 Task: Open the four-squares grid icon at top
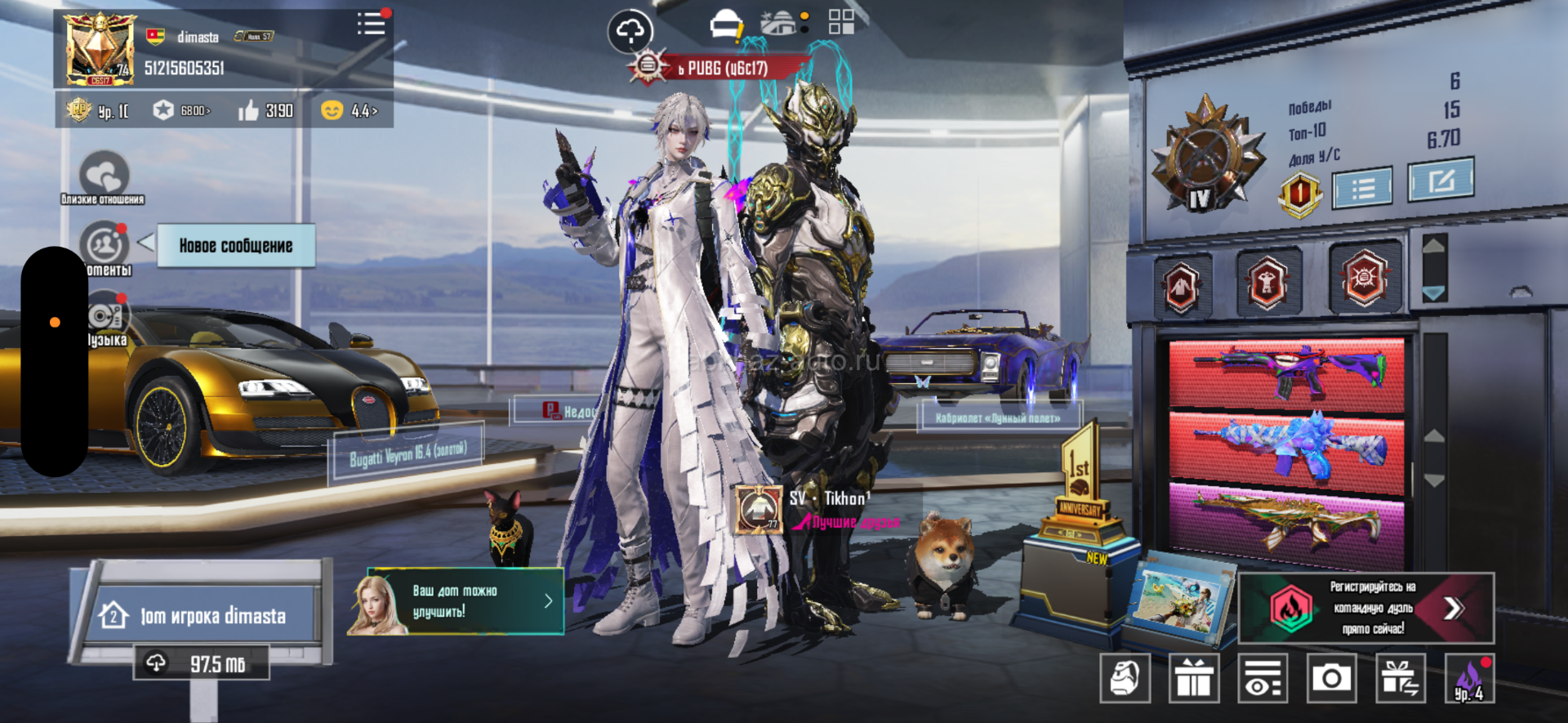pyautogui.click(x=841, y=22)
